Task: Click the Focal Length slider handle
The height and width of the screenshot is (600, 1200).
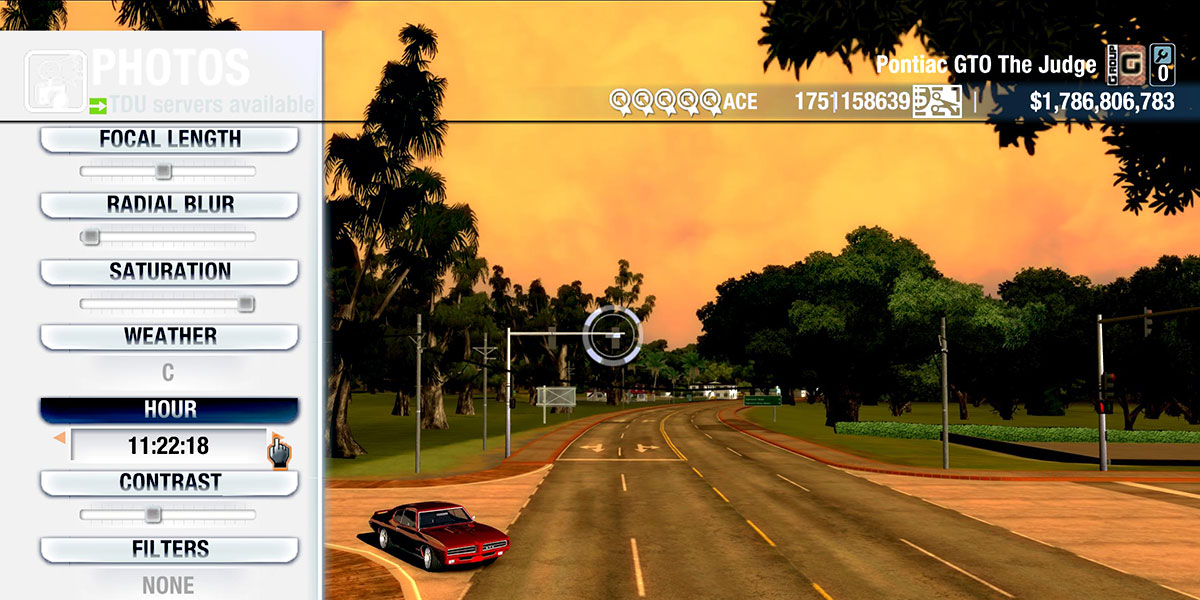Action: click(163, 172)
